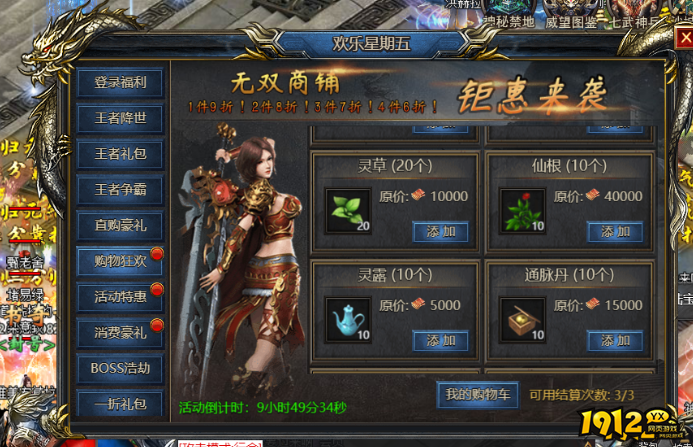Select the 王者礼包 tab
Viewport: 693px width, 447px height.
[120, 154]
